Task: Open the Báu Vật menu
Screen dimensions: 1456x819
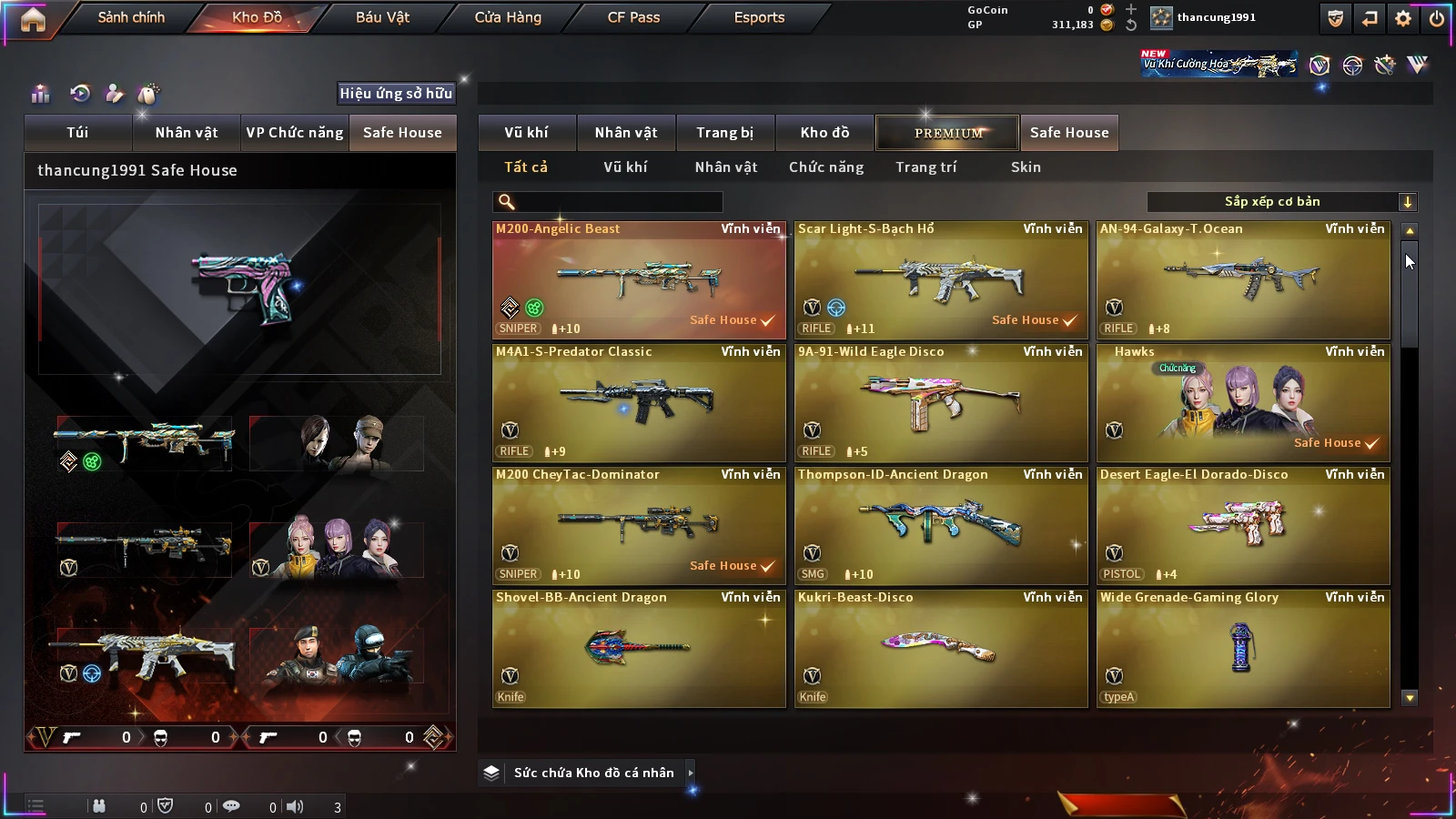Action: [382, 17]
